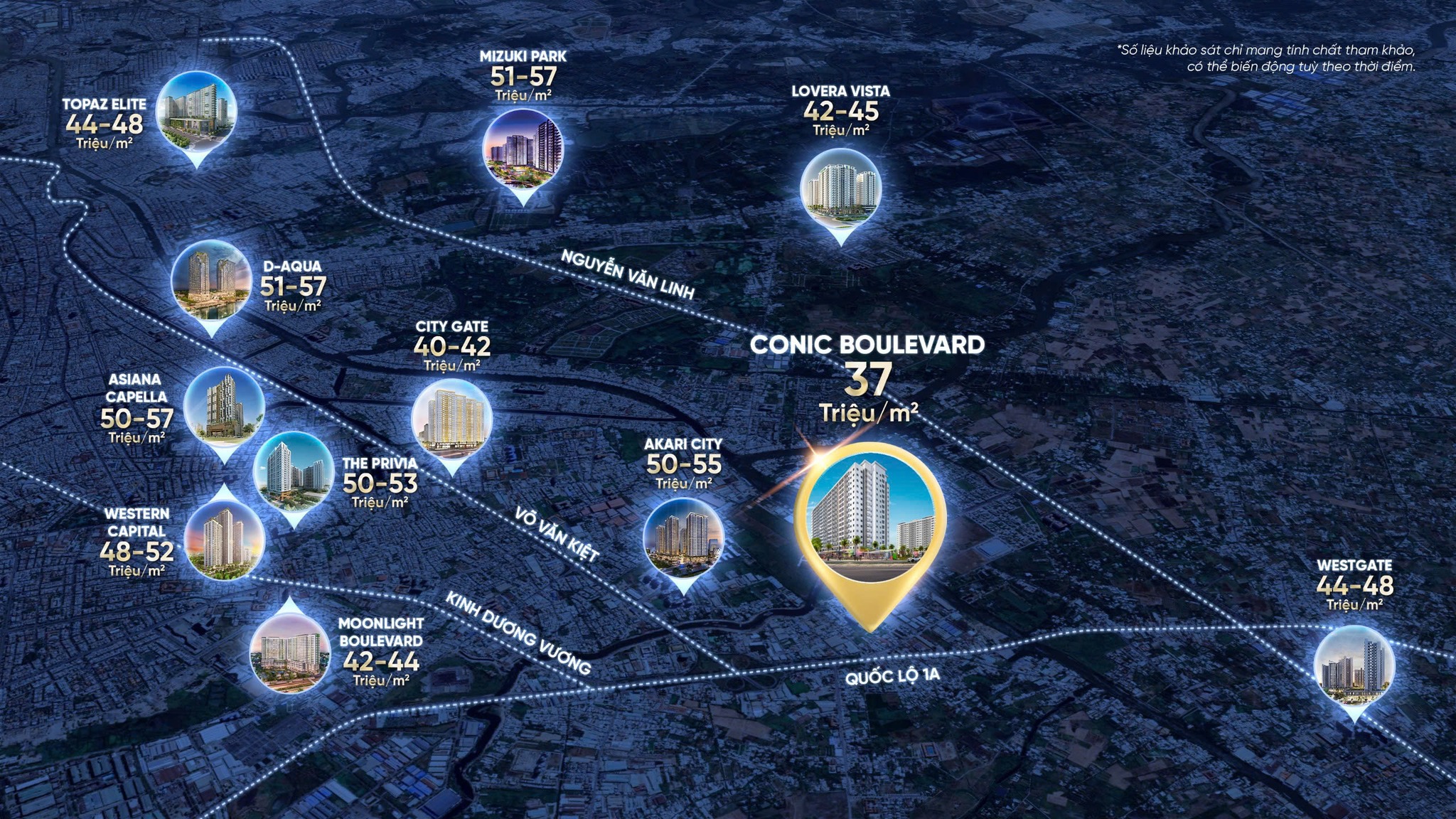
Task: Choose the Western Capital project pin
Action: [224, 538]
